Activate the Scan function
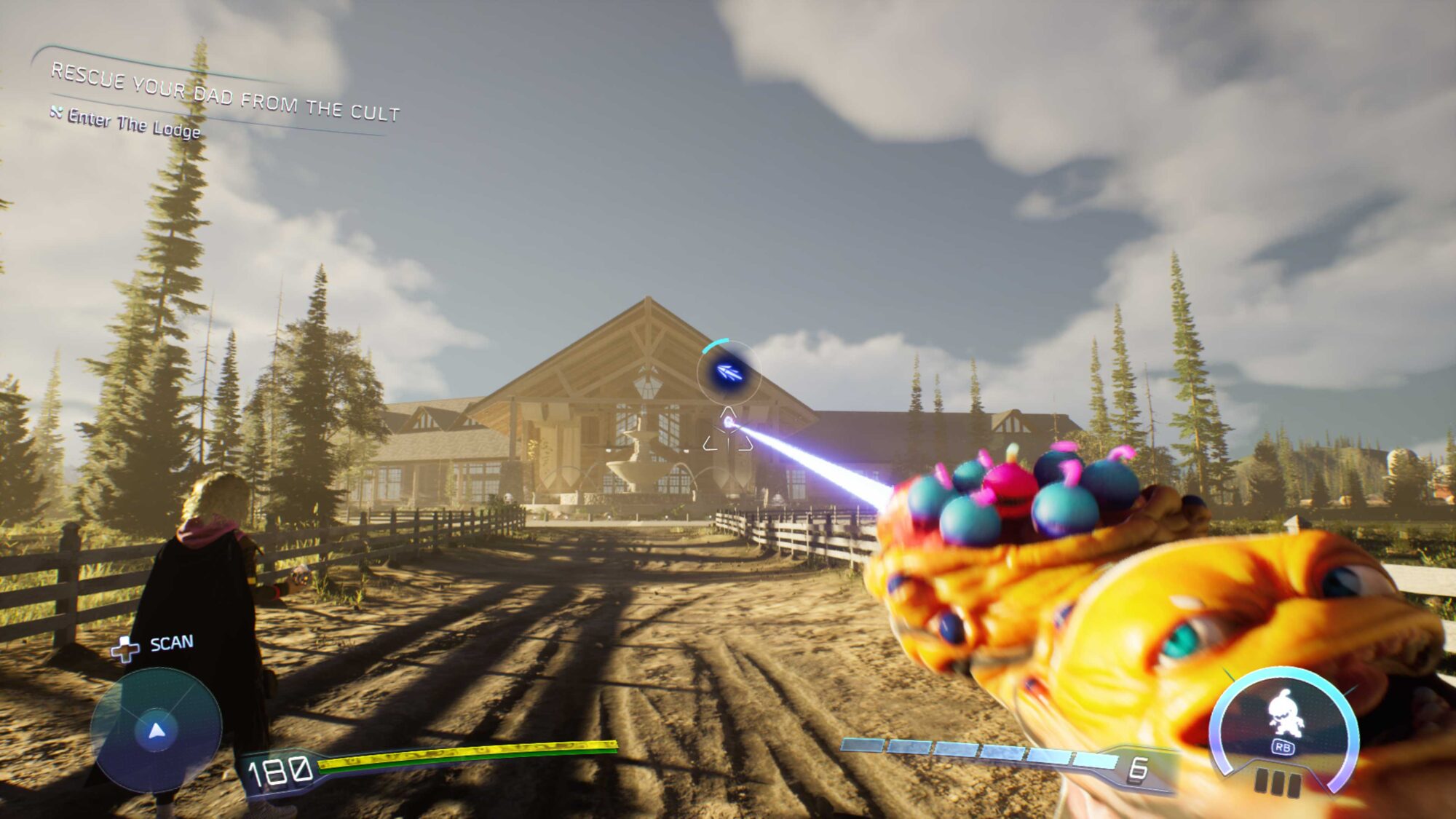 coord(154,645)
